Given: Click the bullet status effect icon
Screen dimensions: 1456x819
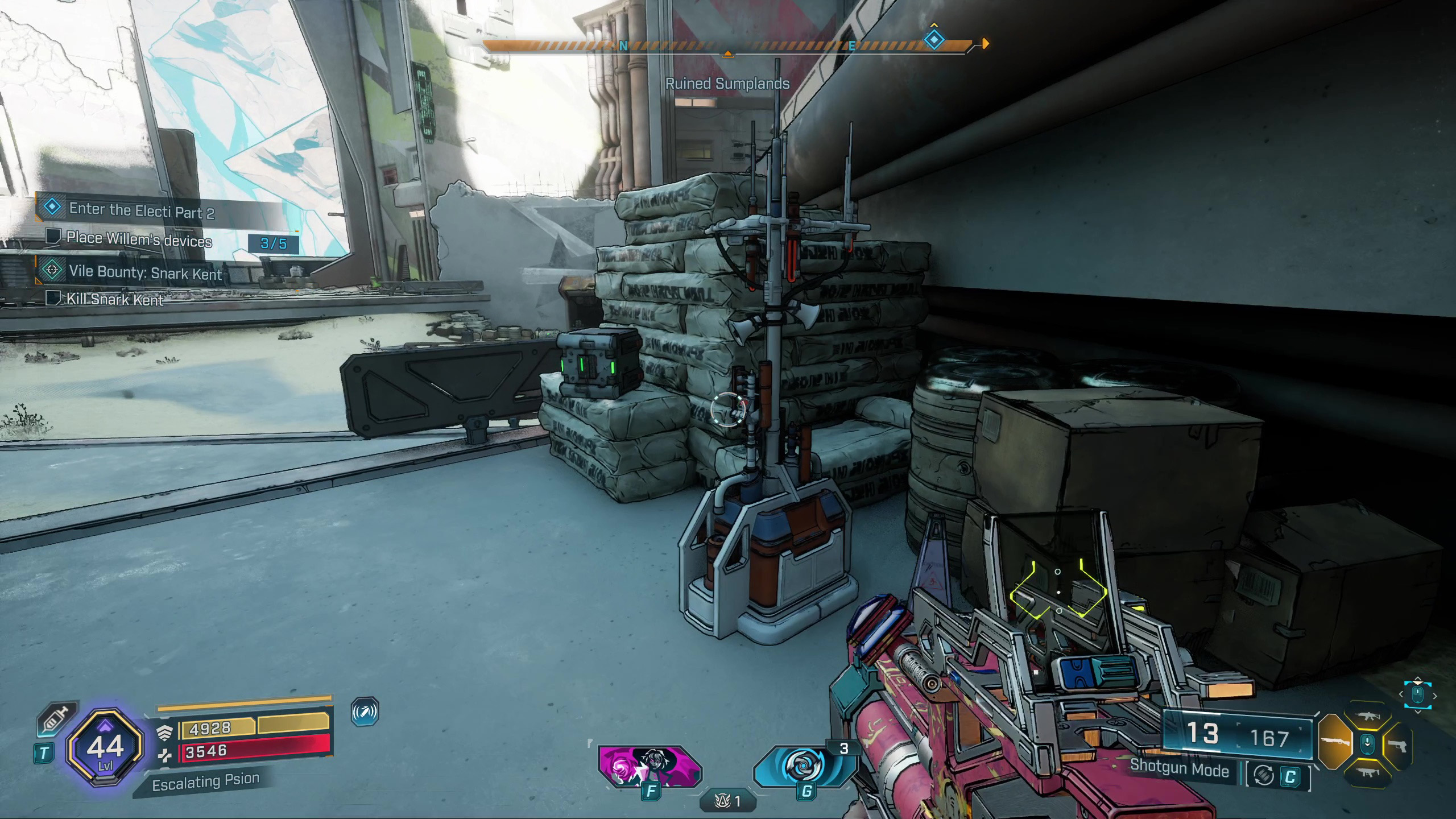Looking at the screenshot, I should pos(365,712).
